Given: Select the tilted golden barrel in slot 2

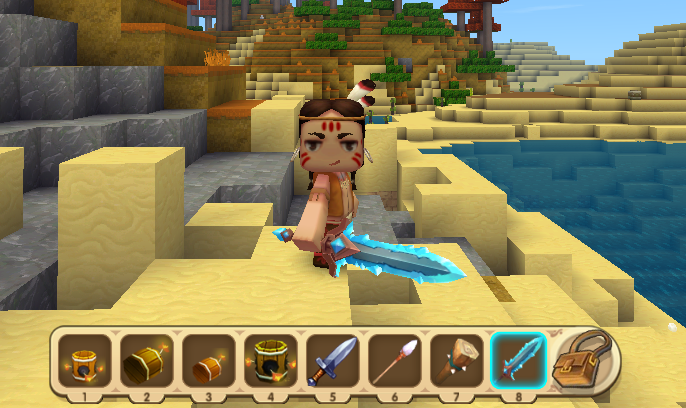Looking at the screenshot, I should [147, 361].
